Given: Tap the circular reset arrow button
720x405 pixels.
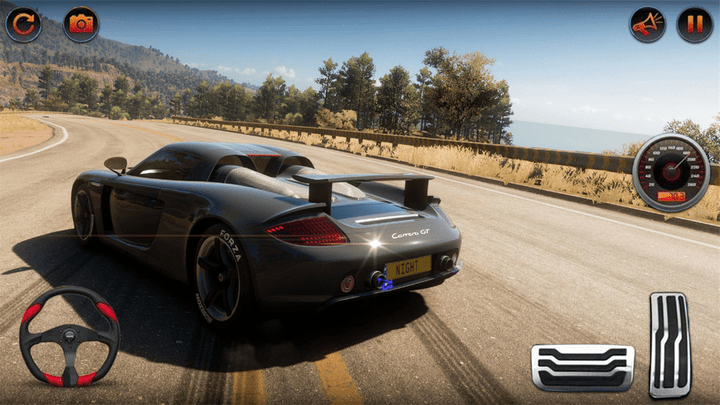Looking at the screenshot, I should coord(23,24).
